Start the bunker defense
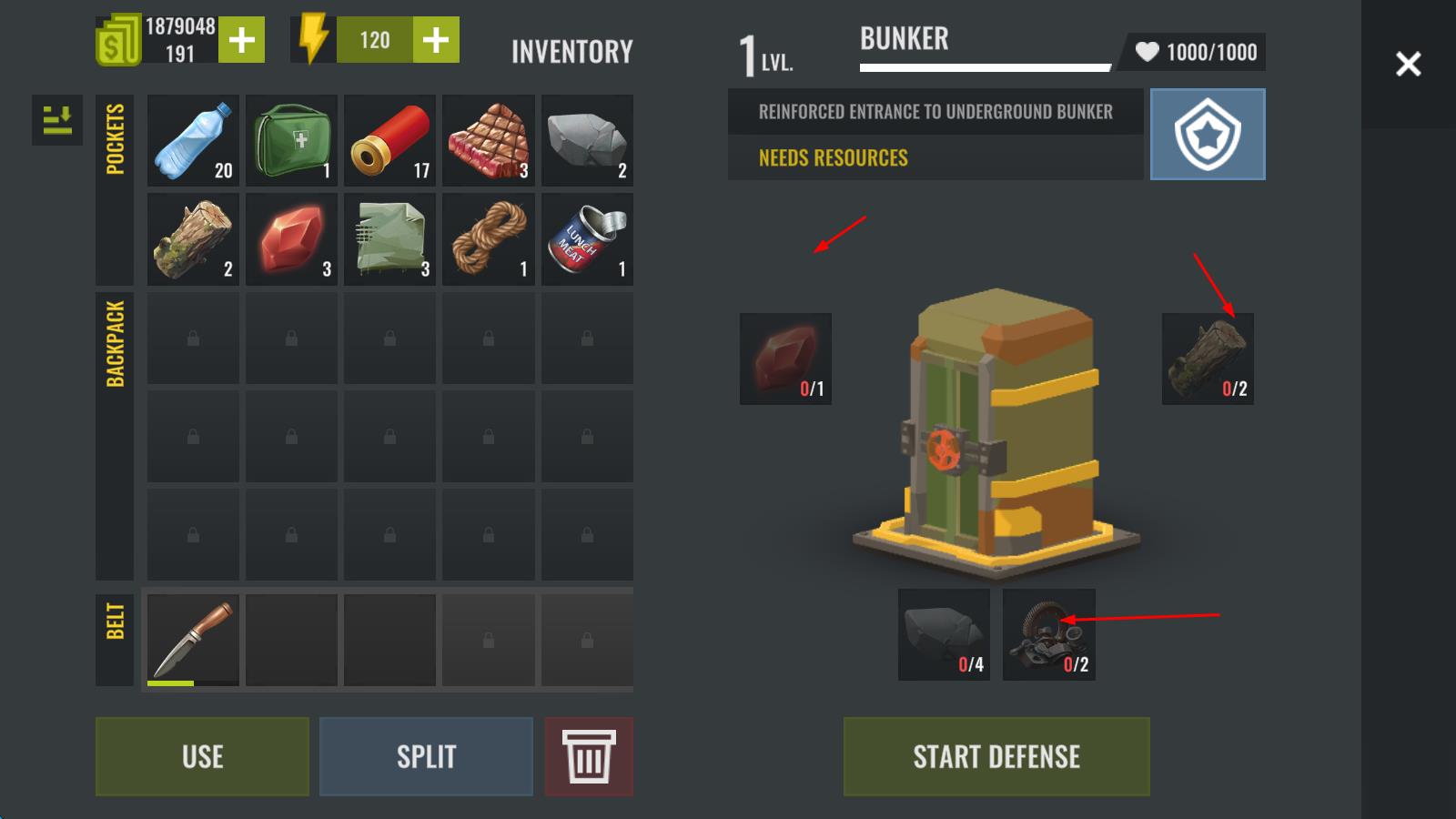The height and width of the screenshot is (819, 1456). [x=996, y=756]
